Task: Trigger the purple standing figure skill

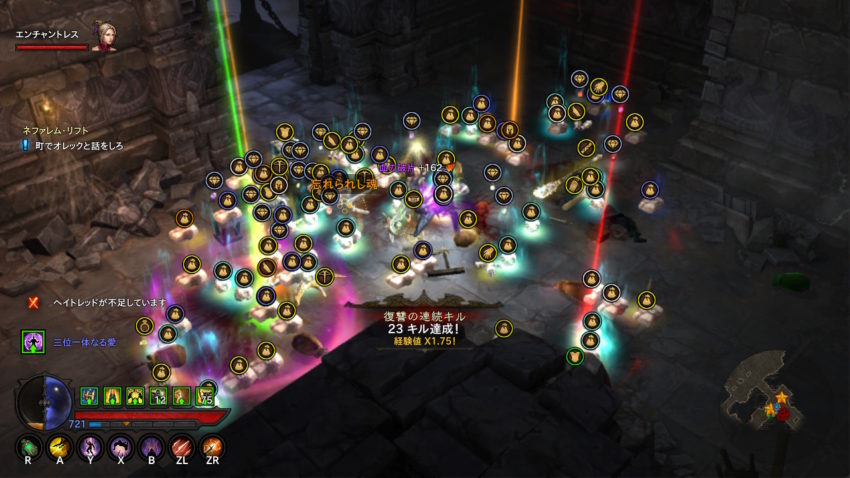Action: coord(90,446)
